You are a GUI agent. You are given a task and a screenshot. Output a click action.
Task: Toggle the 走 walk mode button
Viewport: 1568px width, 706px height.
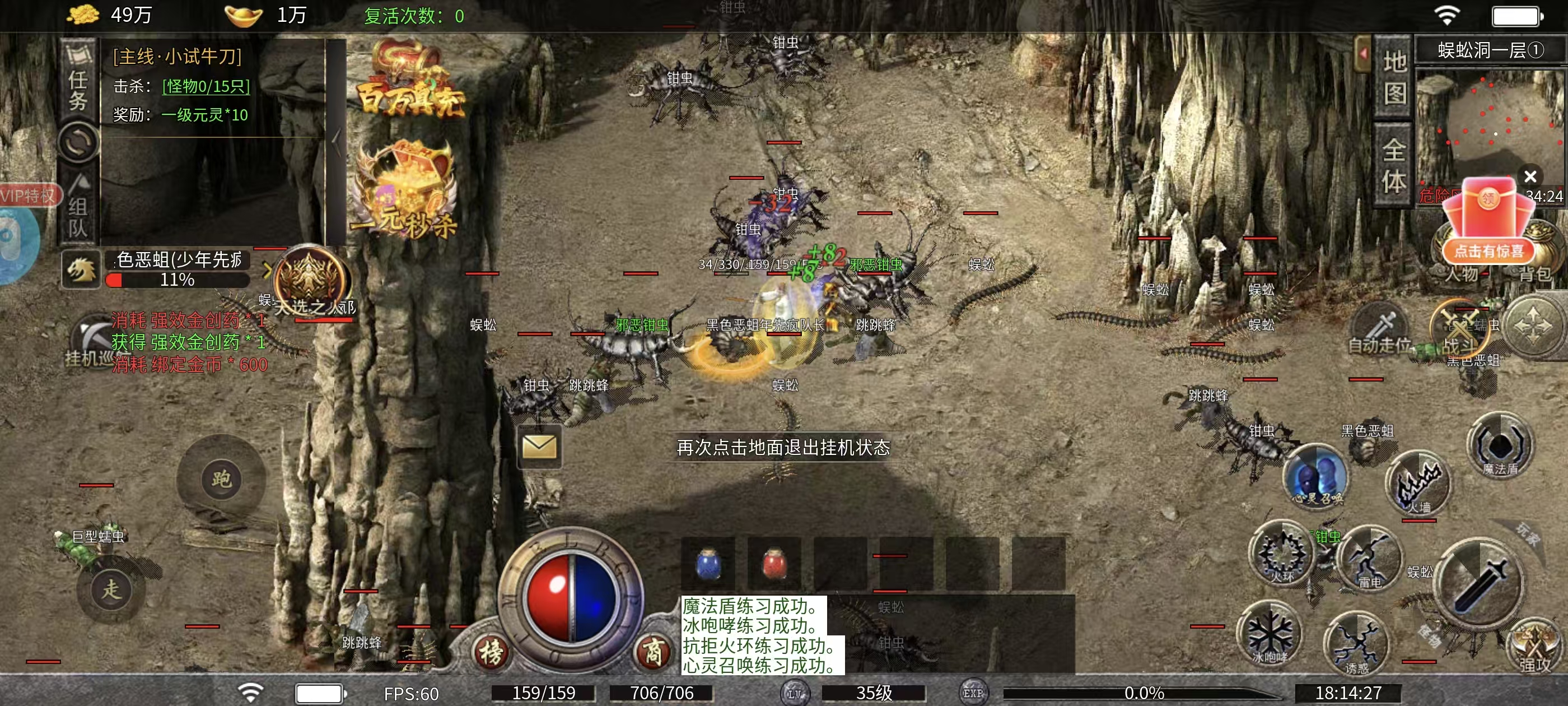(111, 589)
